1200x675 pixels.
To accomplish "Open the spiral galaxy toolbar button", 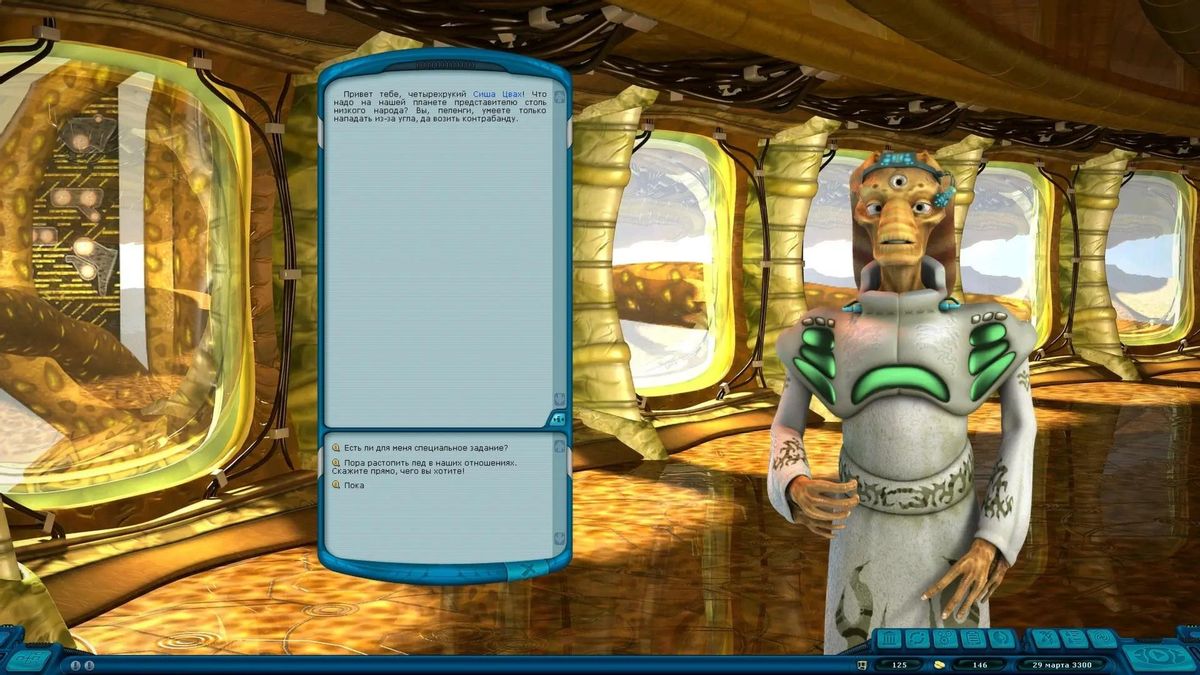I will tap(1100, 638).
